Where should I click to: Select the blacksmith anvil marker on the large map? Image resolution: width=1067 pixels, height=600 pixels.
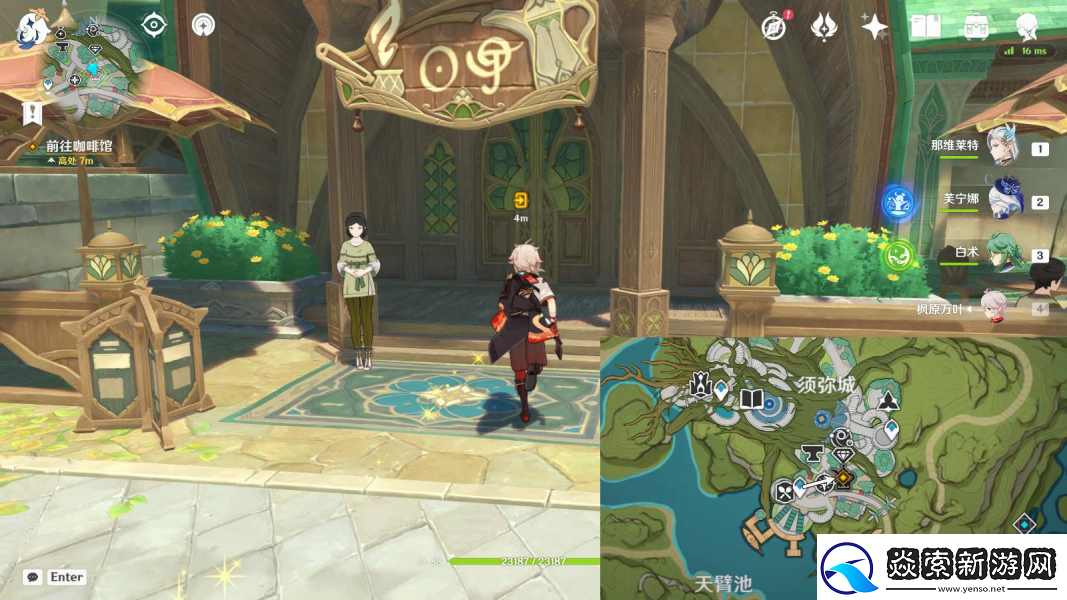813,455
